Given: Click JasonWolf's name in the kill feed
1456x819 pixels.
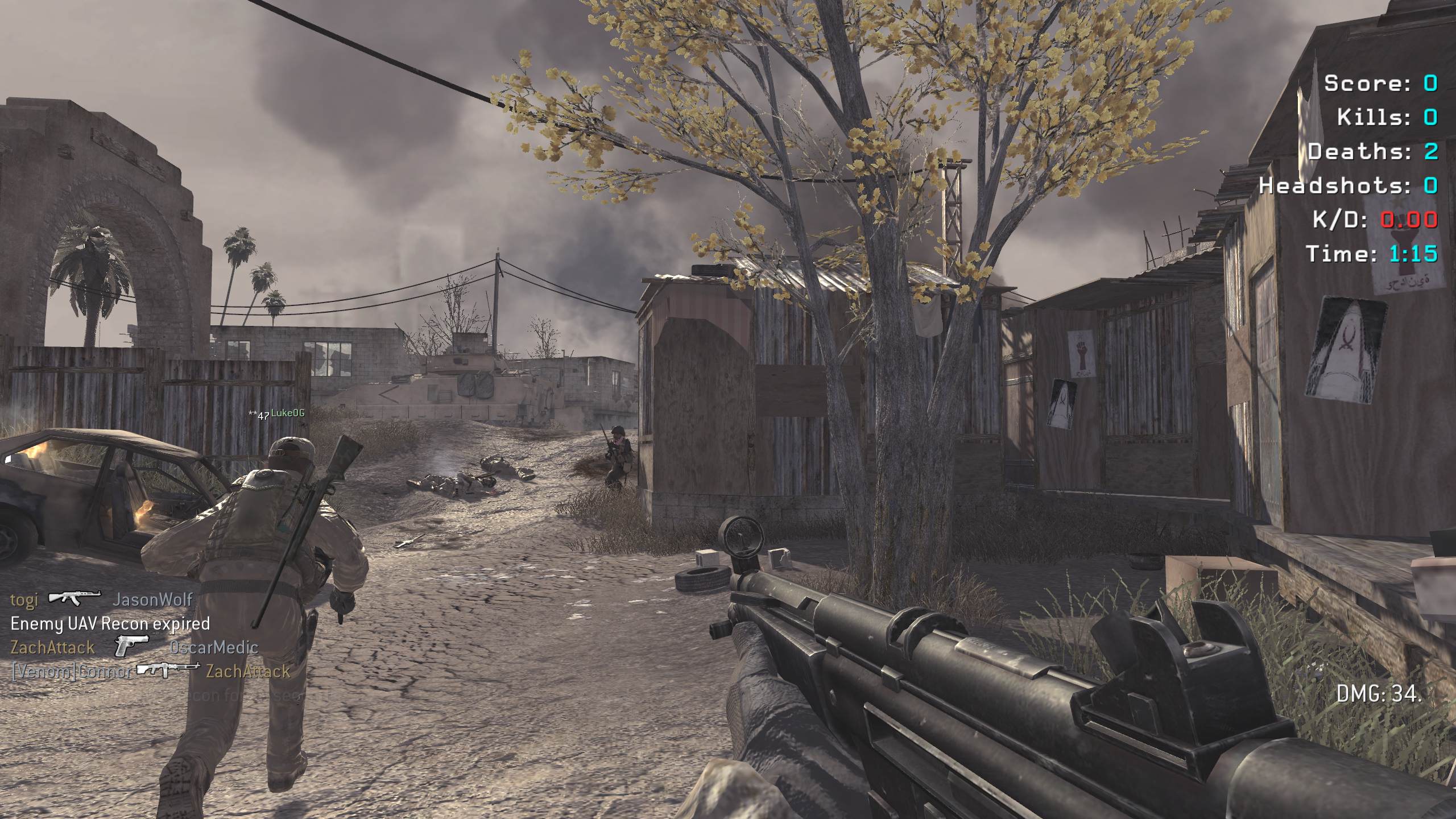Looking at the screenshot, I should 153,599.
